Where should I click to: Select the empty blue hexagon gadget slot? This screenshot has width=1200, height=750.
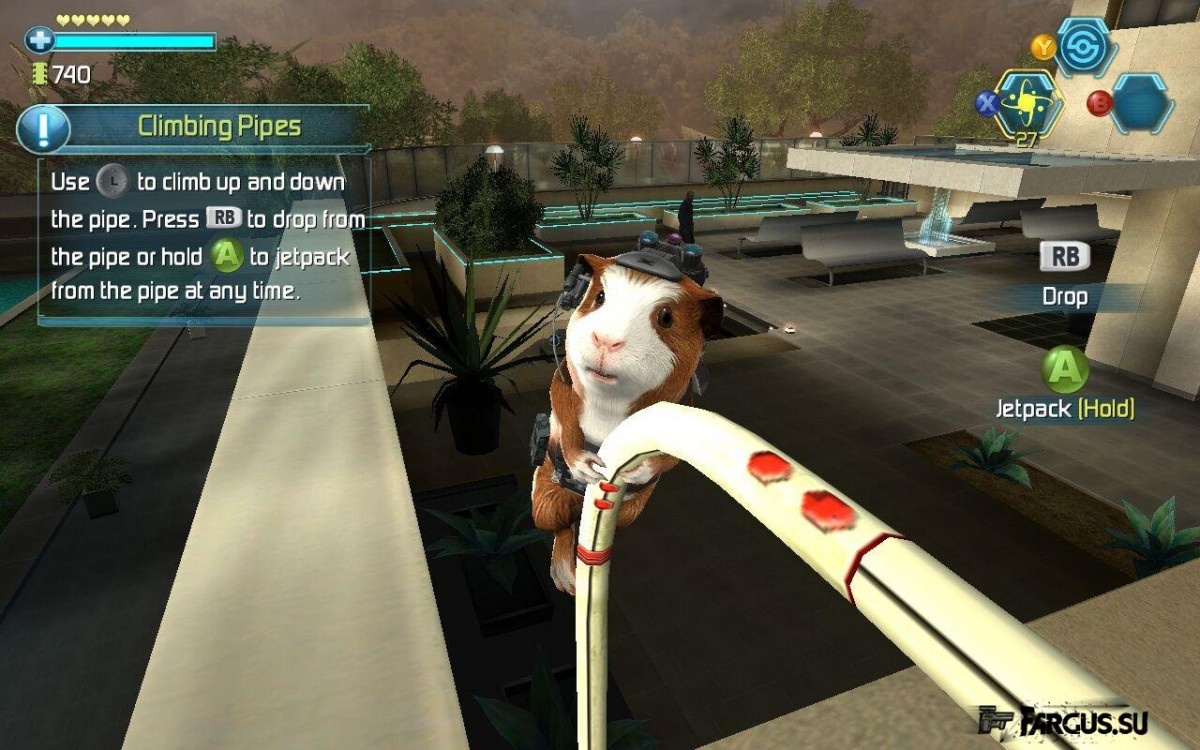tap(1142, 103)
